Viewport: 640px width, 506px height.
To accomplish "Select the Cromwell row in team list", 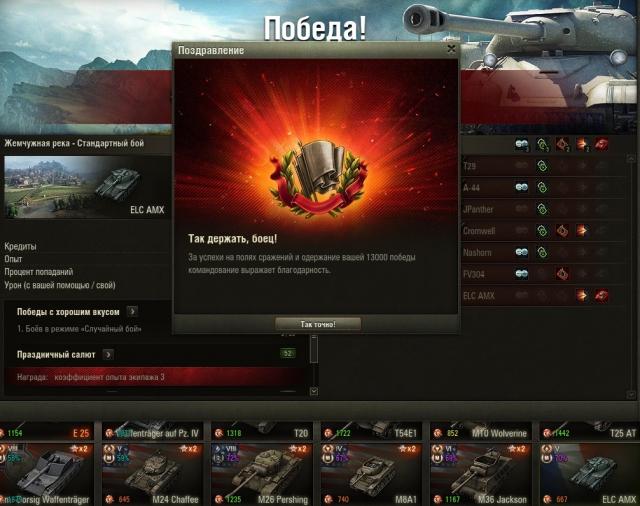I will (545, 230).
